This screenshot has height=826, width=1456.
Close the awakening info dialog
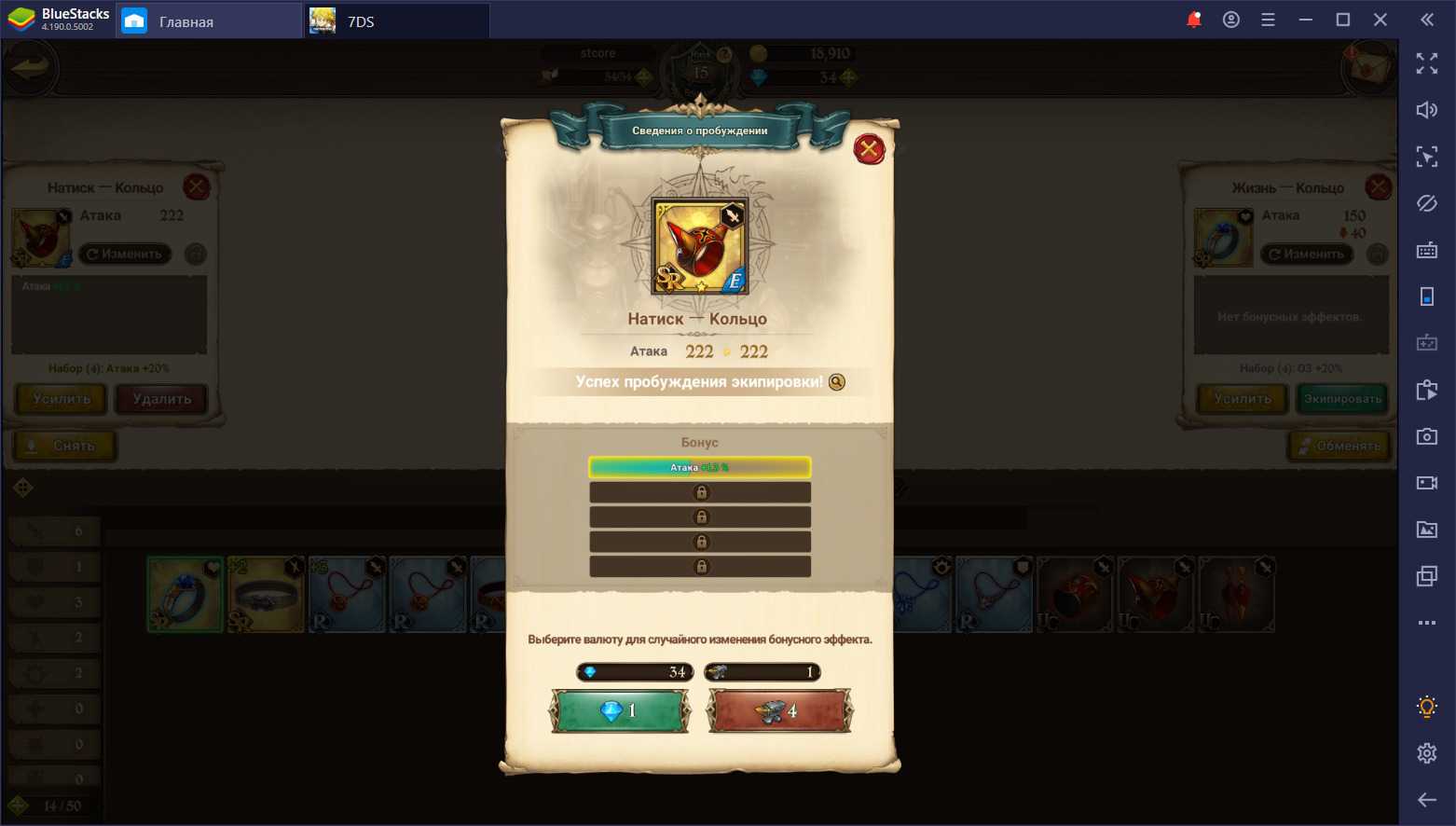click(869, 149)
